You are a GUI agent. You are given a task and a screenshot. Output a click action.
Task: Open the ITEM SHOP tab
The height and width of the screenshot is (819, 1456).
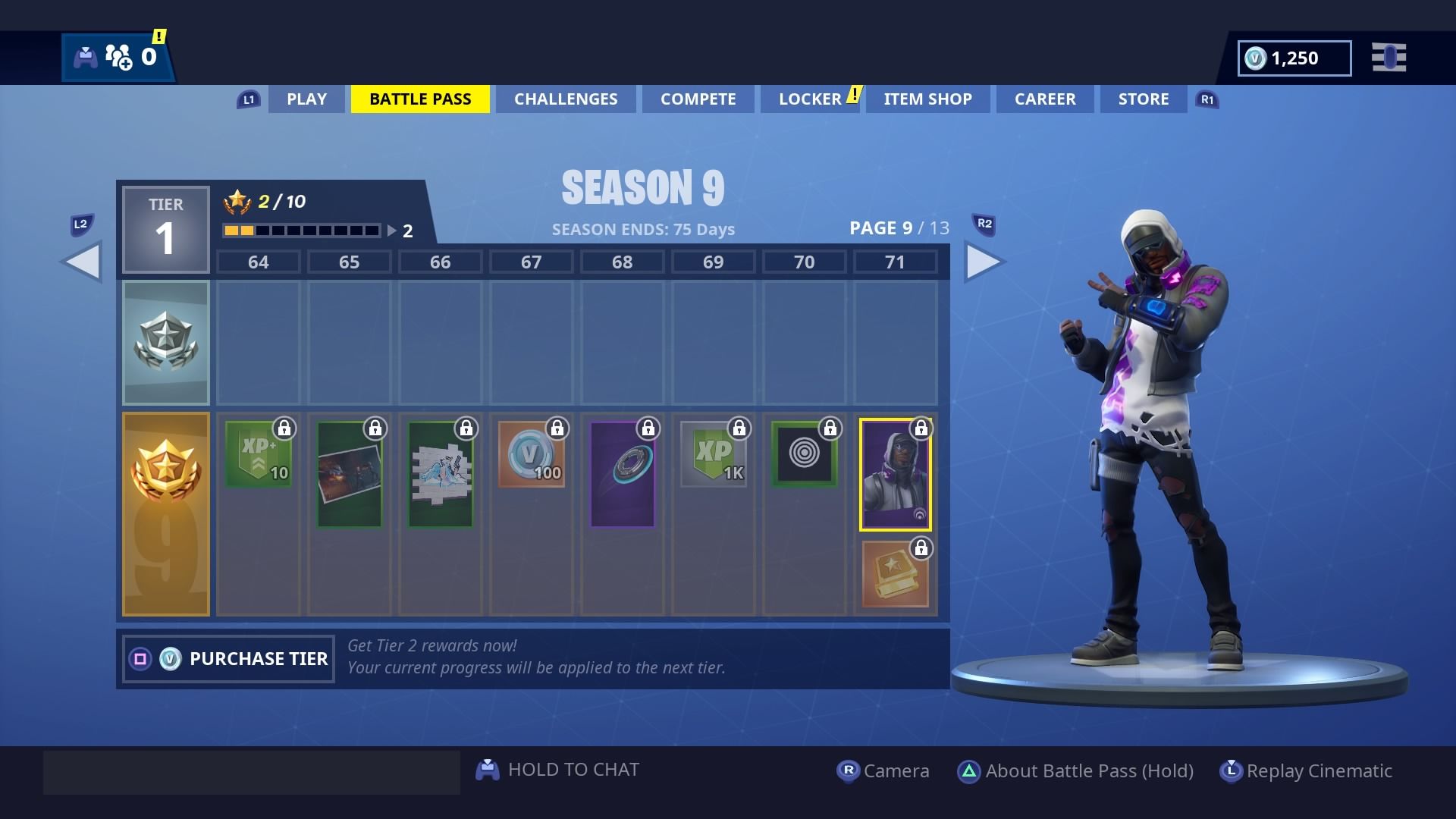point(927,99)
